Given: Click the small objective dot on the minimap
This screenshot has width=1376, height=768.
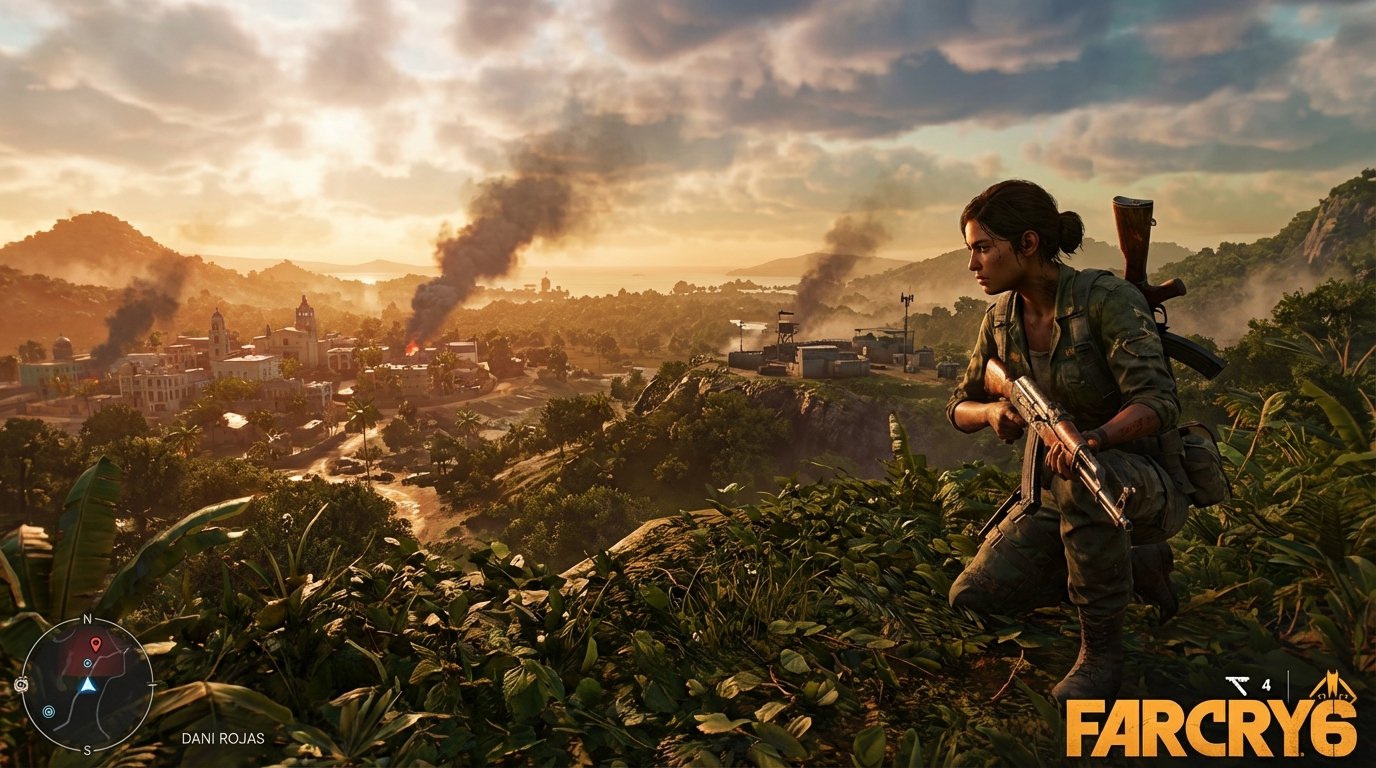Looking at the screenshot, I should pos(87,663).
